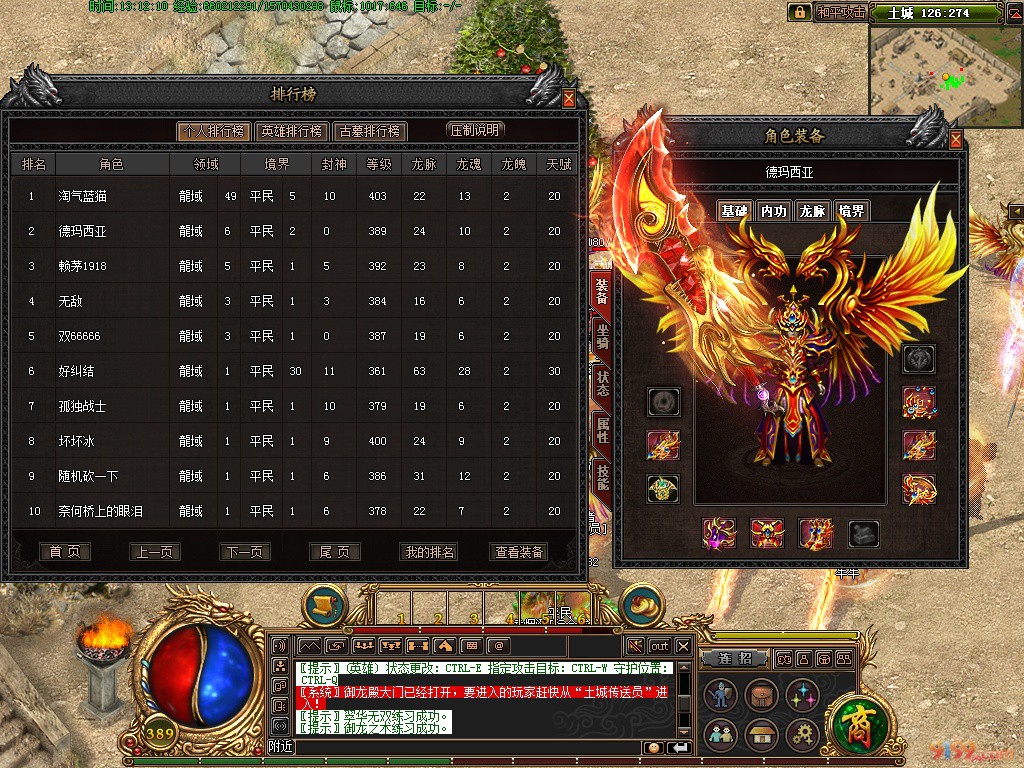Image resolution: width=1024 pixels, height=768 pixels.
Task: Go to 首页 of rankings
Action: (65, 552)
